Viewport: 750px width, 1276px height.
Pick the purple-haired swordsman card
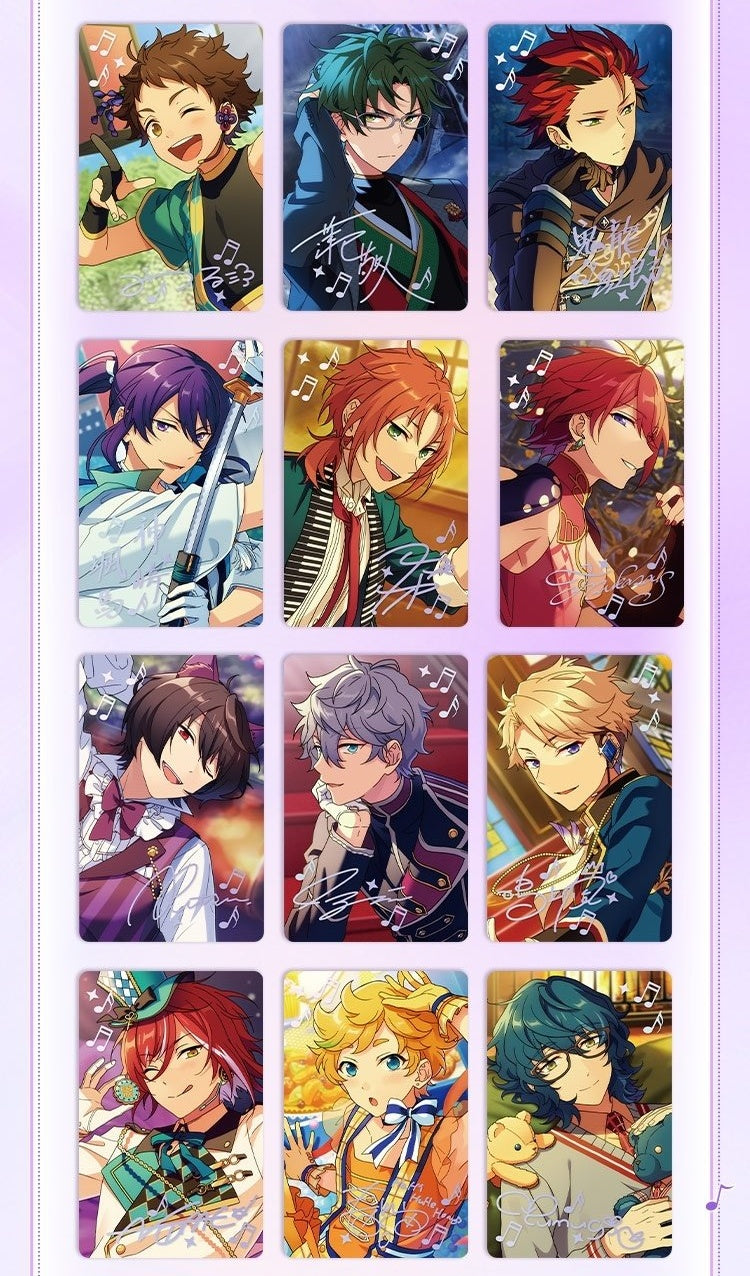pyautogui.click(x=171, y=483)
